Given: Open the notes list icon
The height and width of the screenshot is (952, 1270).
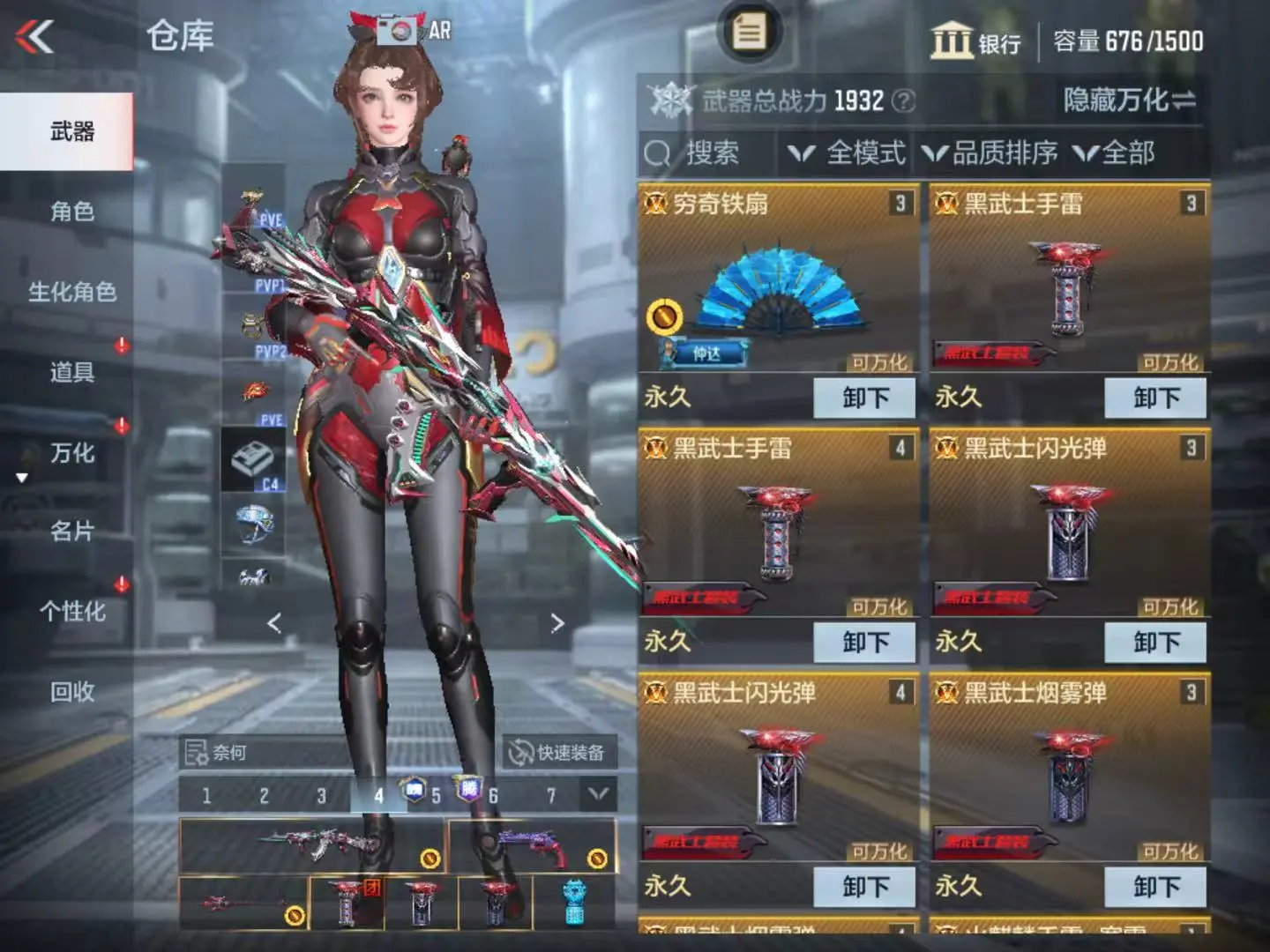Looking at the screenshot, I should click(x=750, y=33).
